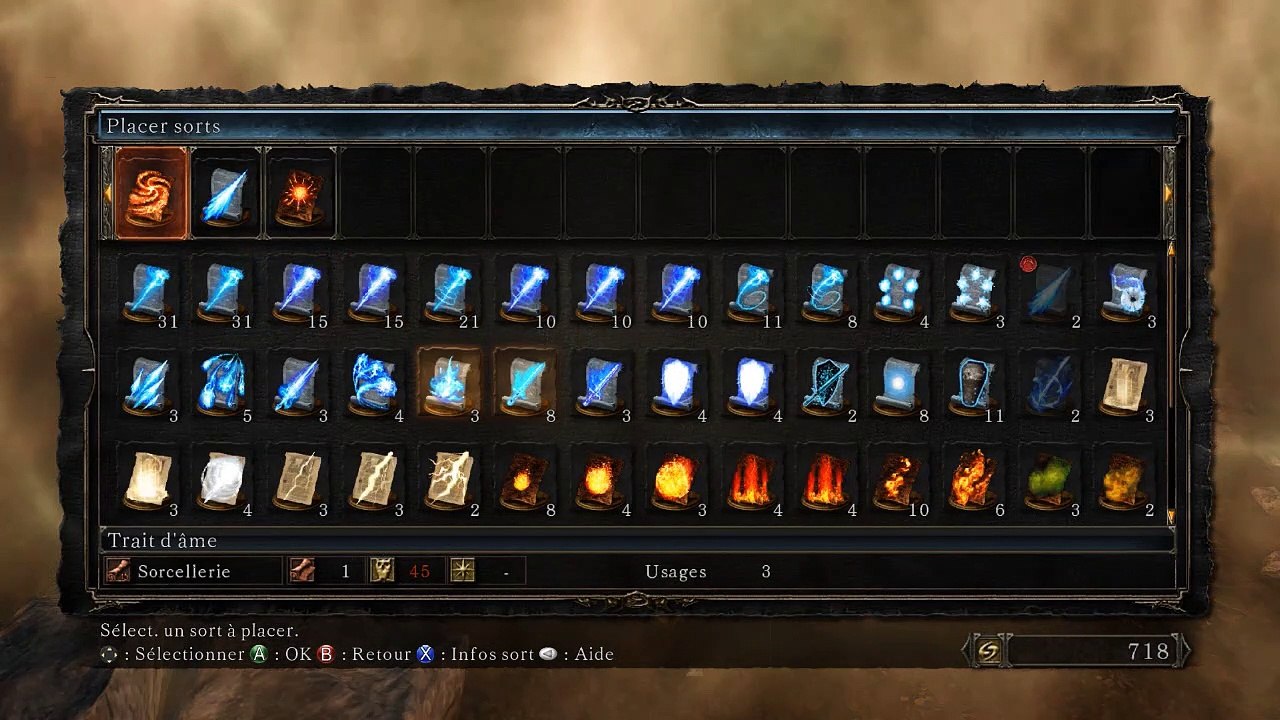
Task: Select the five-orb soul mass scroll with 4 uses
Action: click(897, 291)
